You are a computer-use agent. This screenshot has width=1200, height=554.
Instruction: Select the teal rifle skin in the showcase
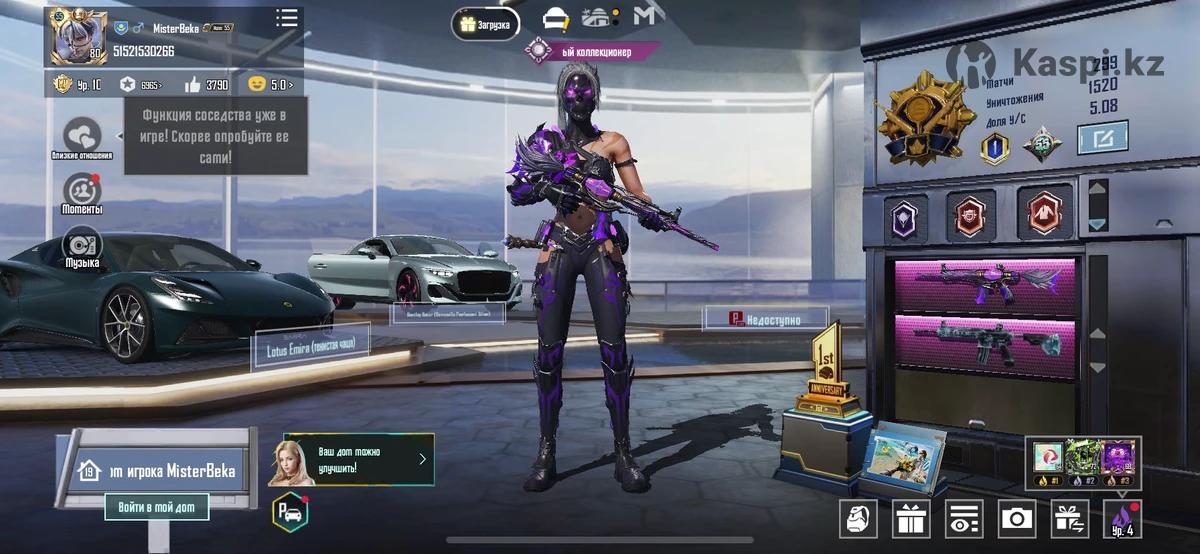click(x=984, y=340)
